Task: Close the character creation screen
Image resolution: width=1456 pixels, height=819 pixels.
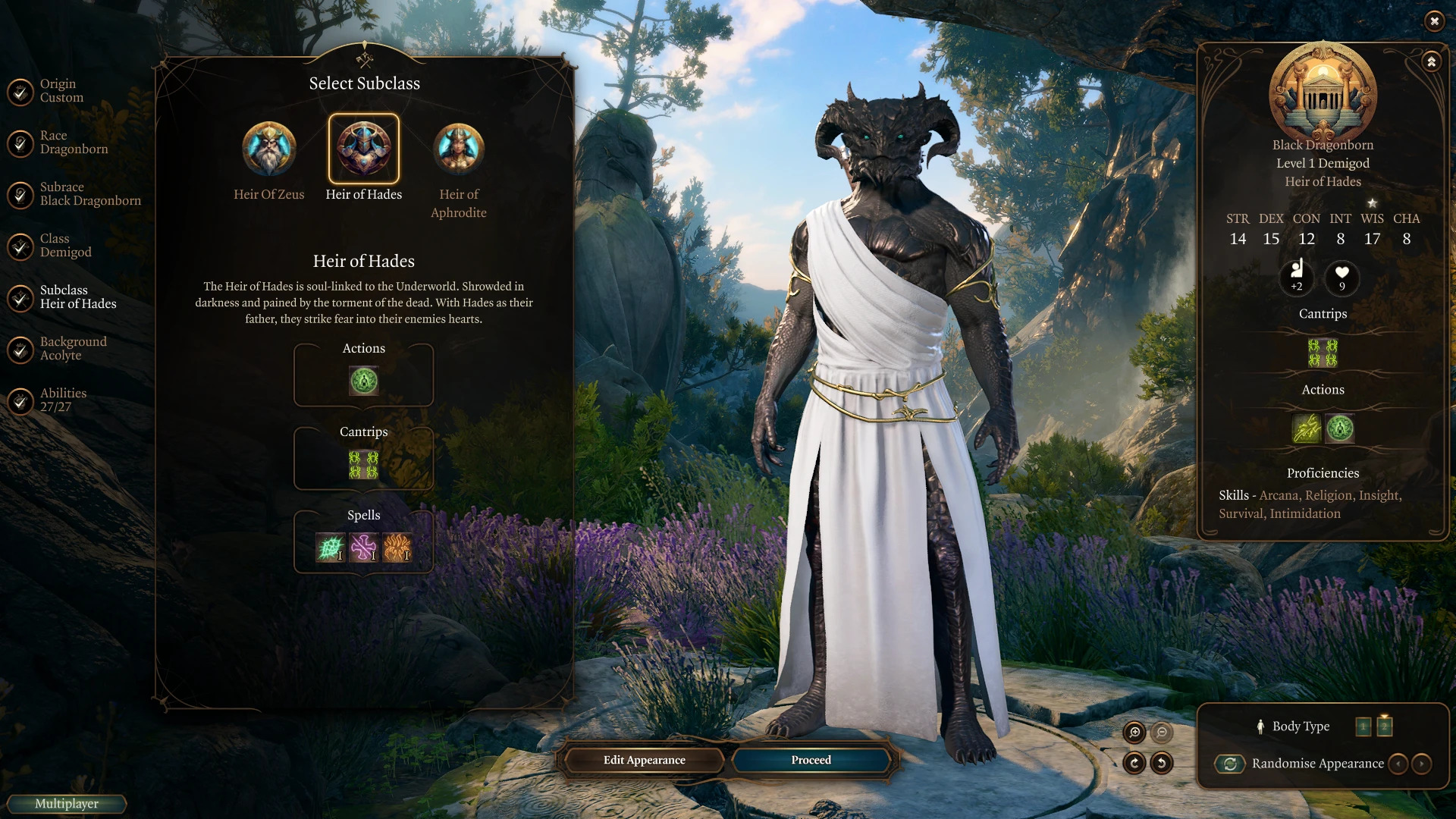Action: [x=1434, y=21]
